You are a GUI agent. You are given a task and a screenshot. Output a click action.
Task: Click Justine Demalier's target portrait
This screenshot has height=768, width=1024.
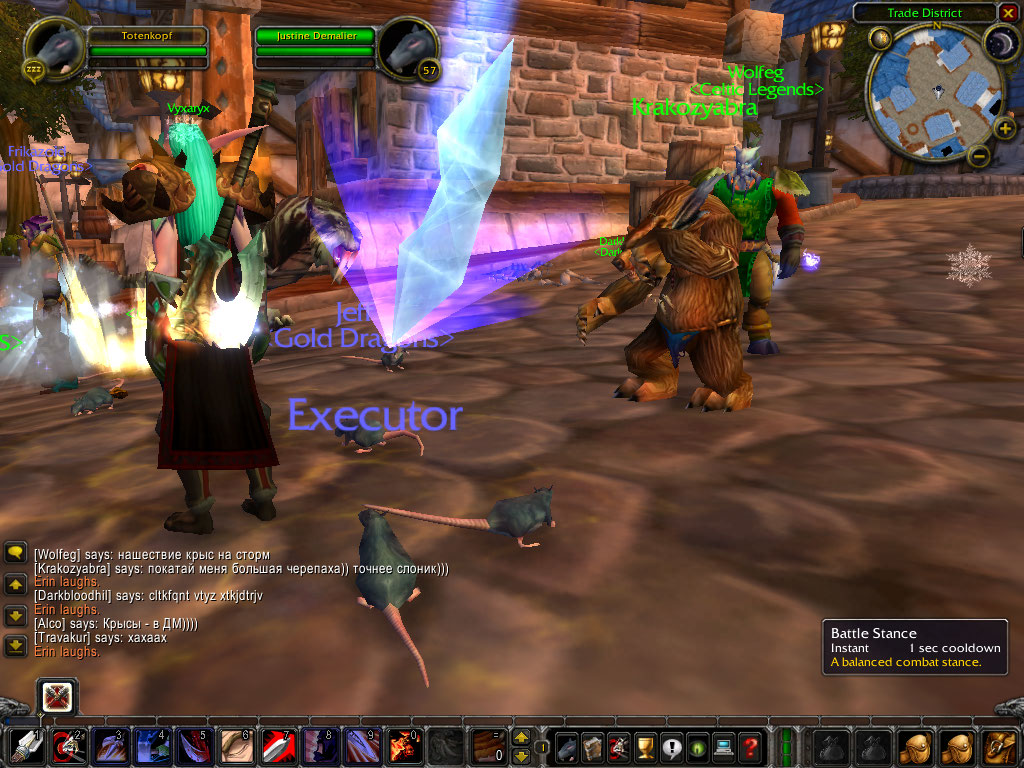410,46
